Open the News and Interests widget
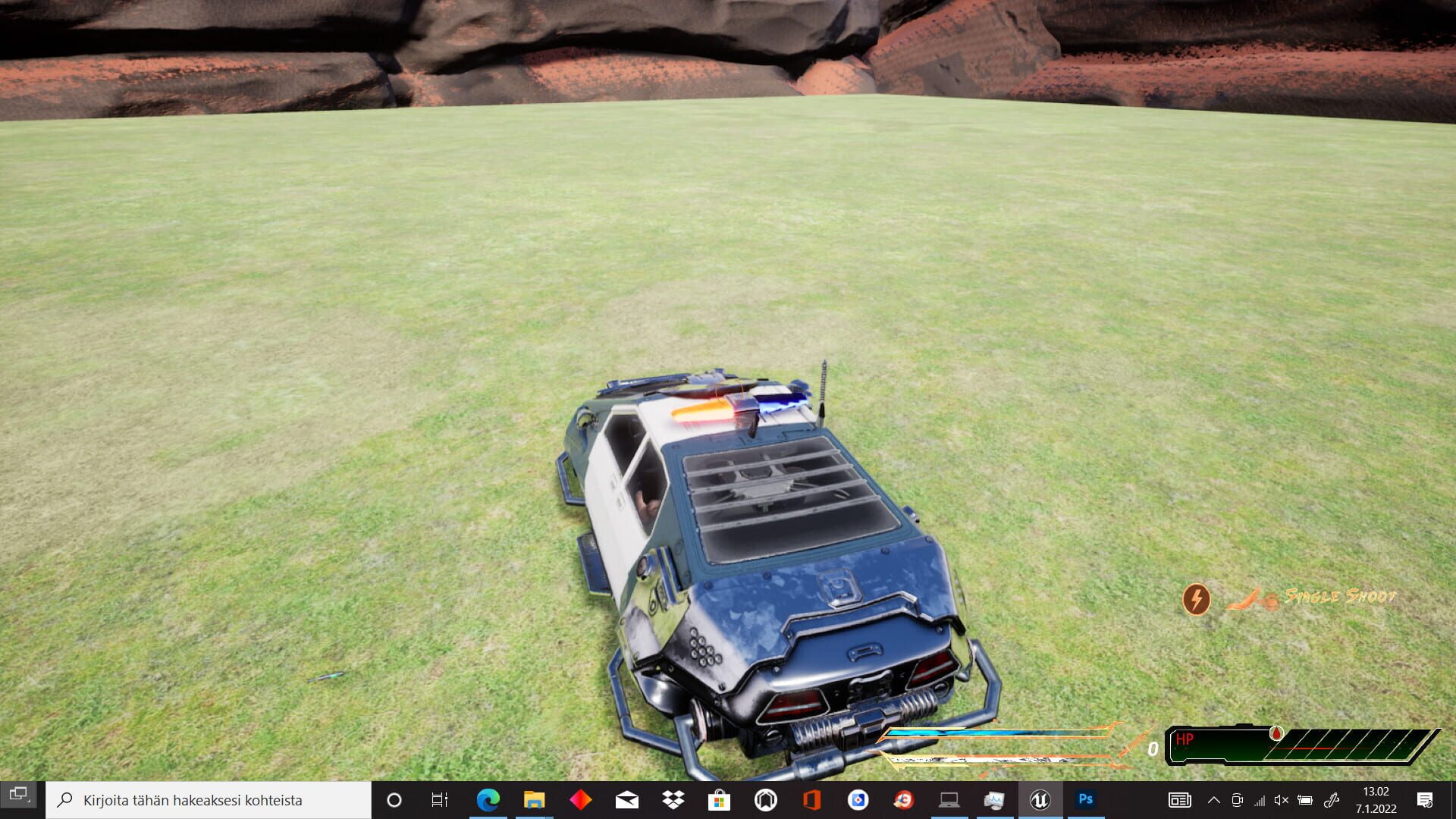Screen dimensions: 1456x819 coord(1179,800)
